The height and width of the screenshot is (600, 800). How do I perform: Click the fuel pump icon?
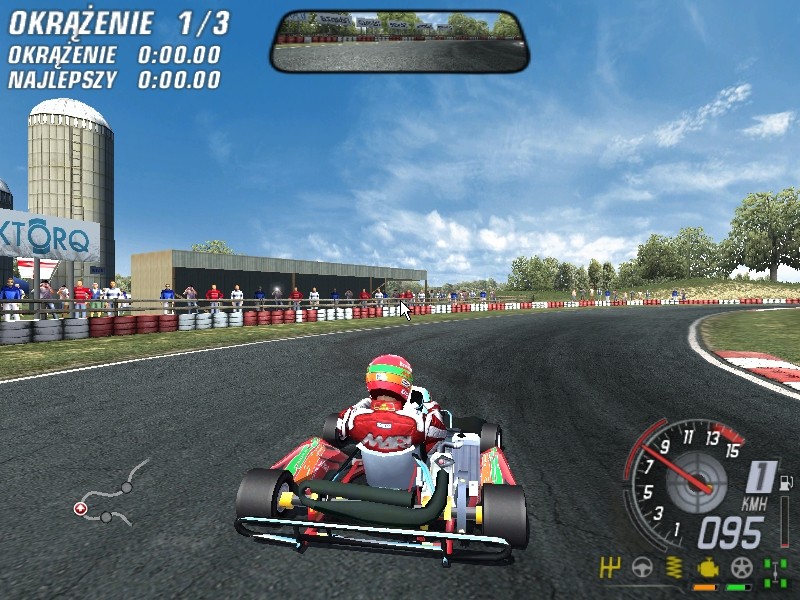pos(786,483)
